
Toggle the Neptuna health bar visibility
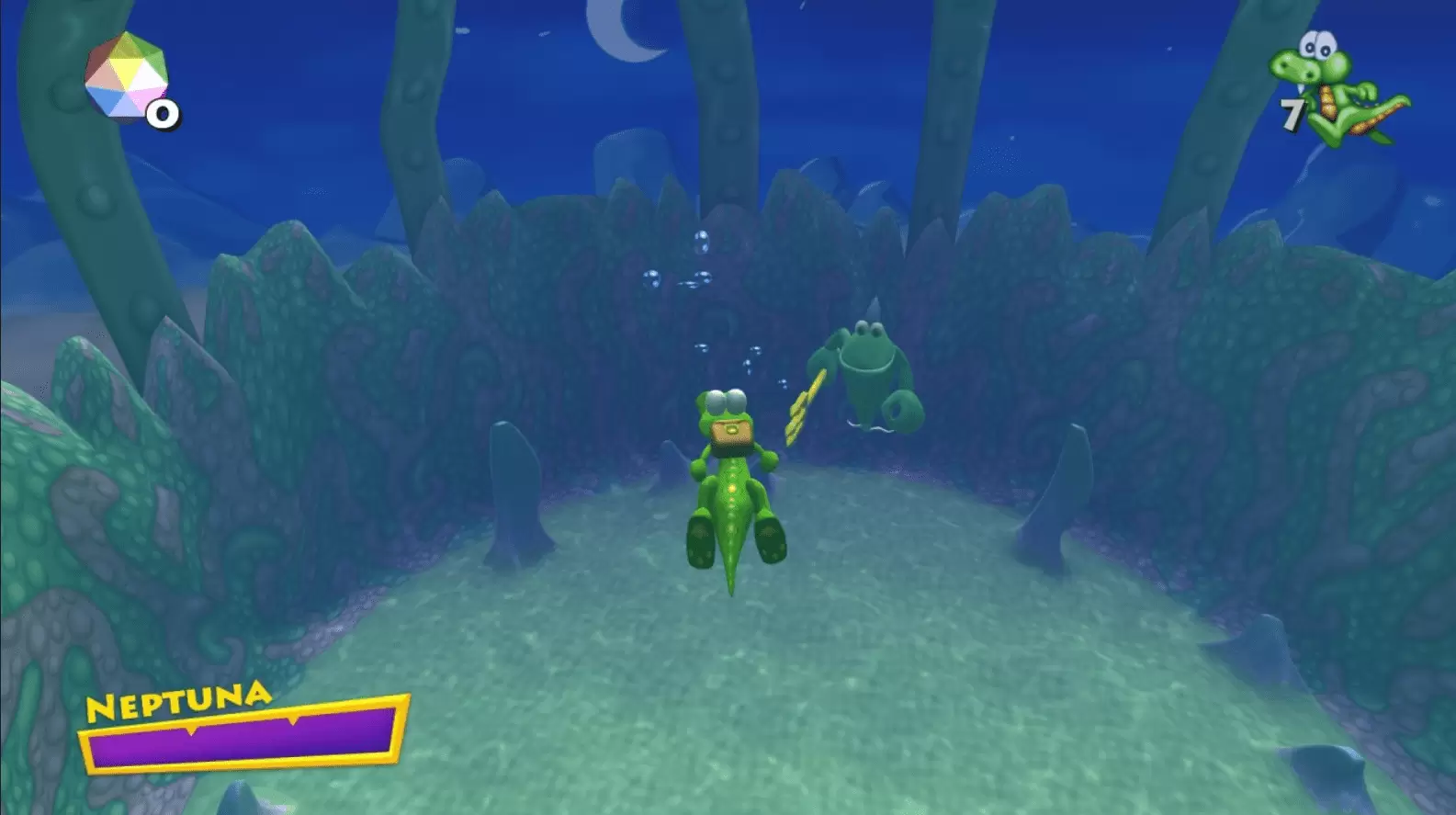pos(248,735)
